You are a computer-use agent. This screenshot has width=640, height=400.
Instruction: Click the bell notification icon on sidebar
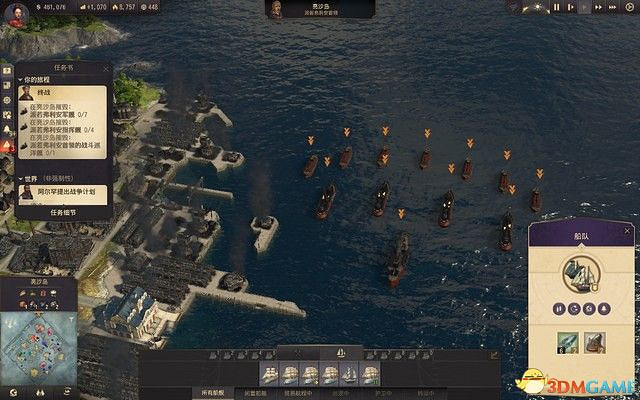point(8,130)
